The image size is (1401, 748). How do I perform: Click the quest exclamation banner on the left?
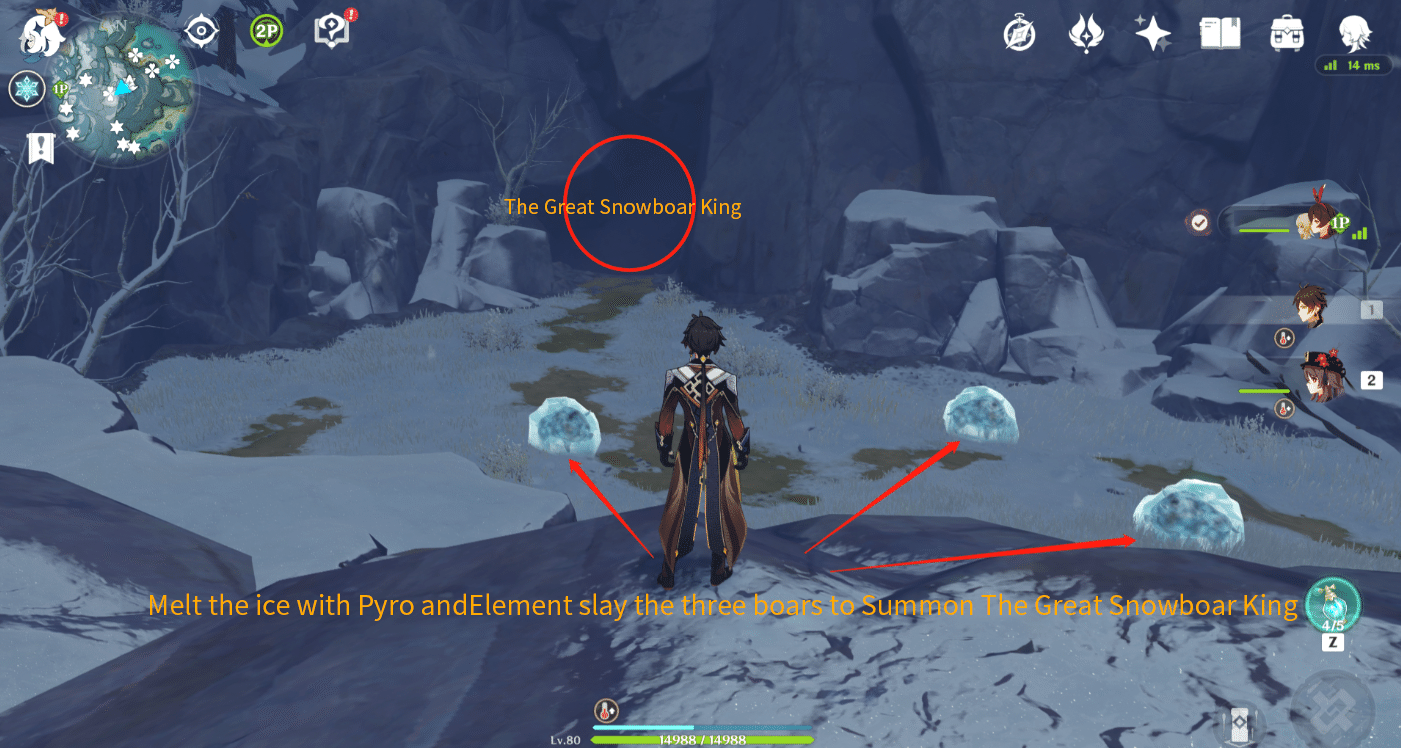pyautogui.click(x=40, y=147)
